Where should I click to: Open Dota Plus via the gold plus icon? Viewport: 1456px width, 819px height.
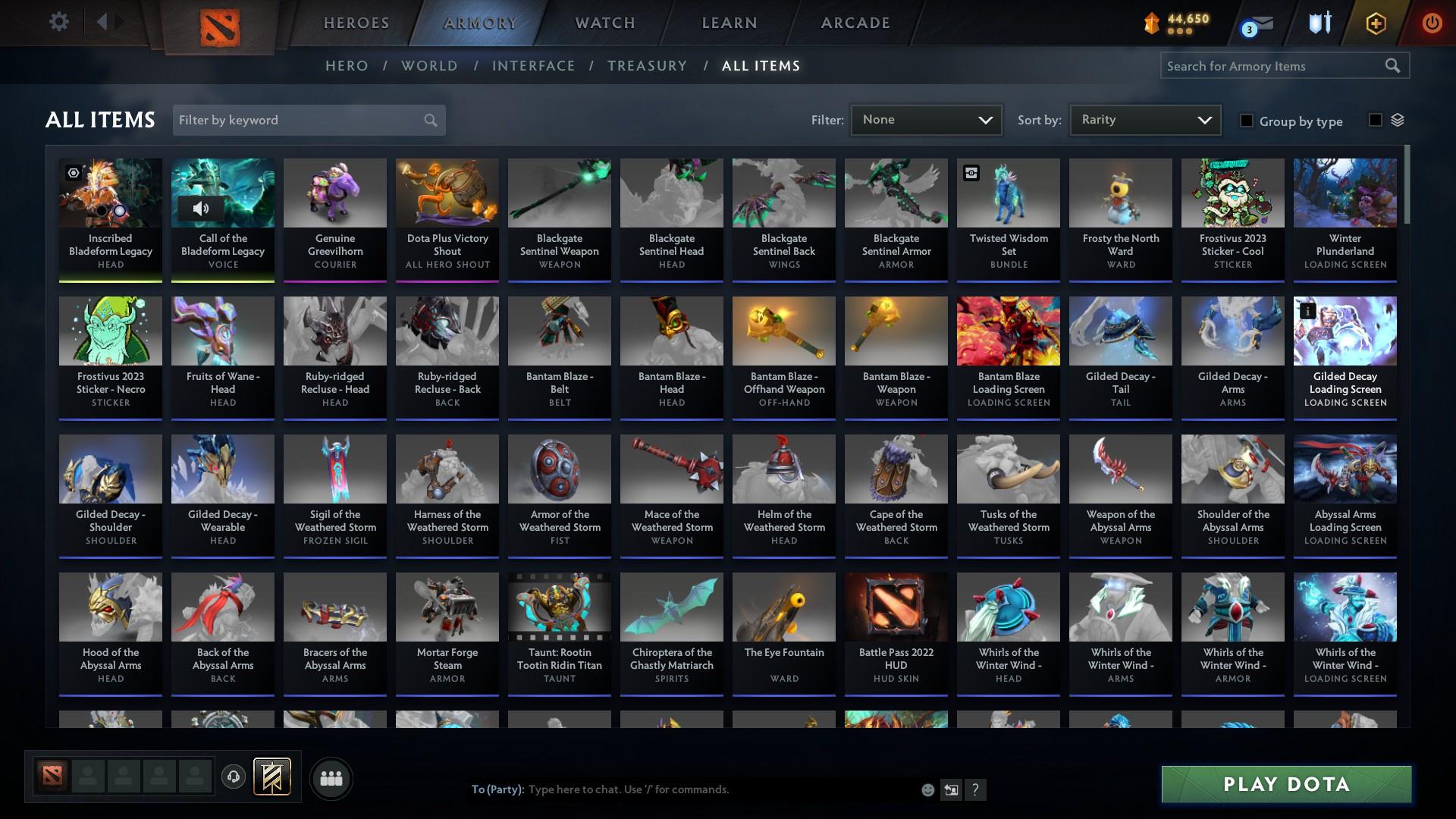tap(1375, 23)
